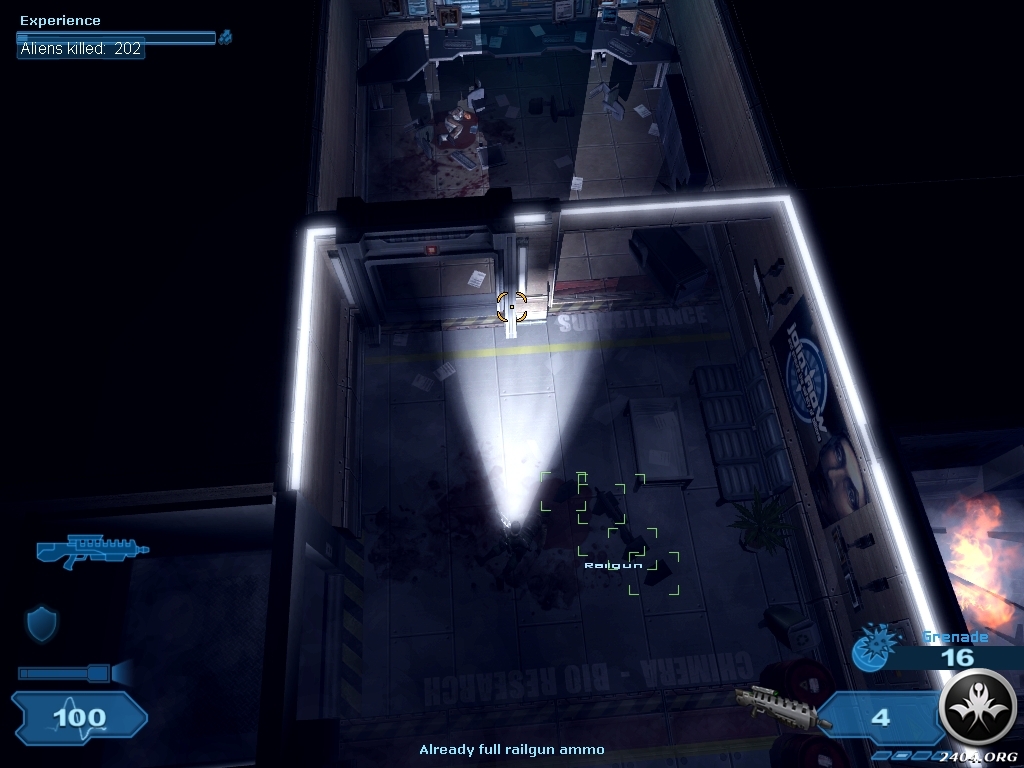1024x768 pixels.
Task: Click the round white faction emblem
Action: click(x=978, y=708)
